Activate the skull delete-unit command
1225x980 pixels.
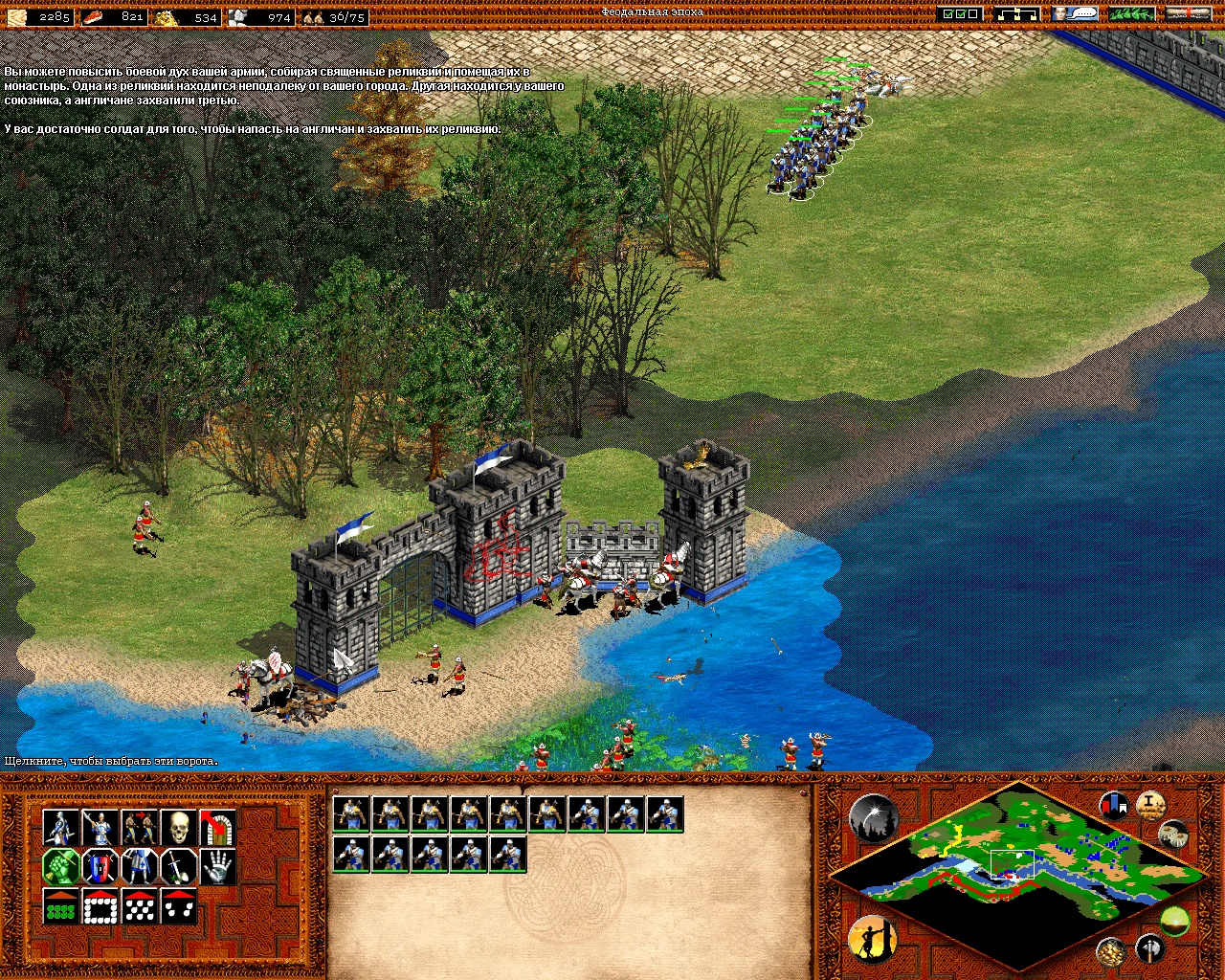pyautogui.click(x=178, y=828)
